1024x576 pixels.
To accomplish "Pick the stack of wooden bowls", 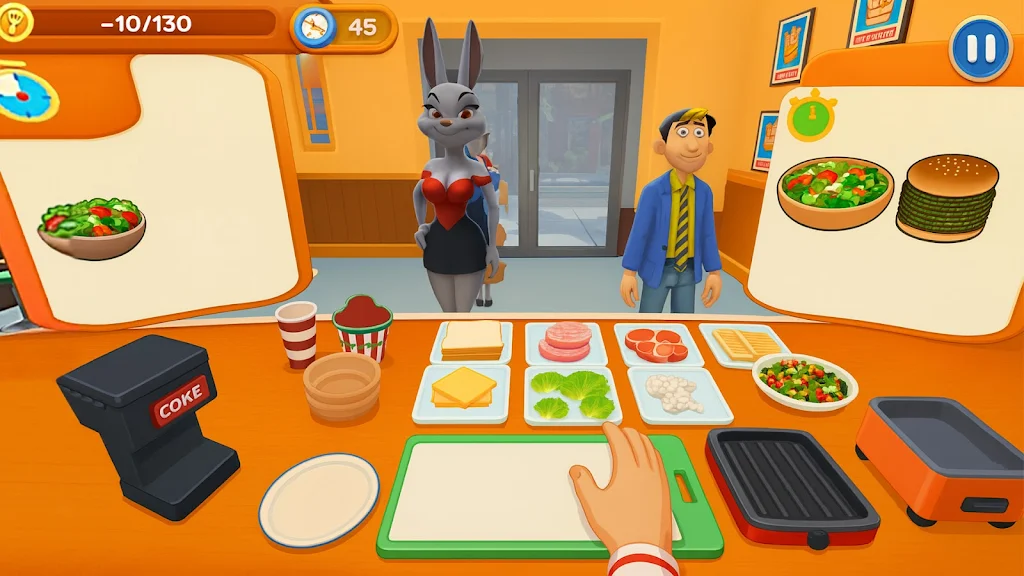I will click(342, 386).
